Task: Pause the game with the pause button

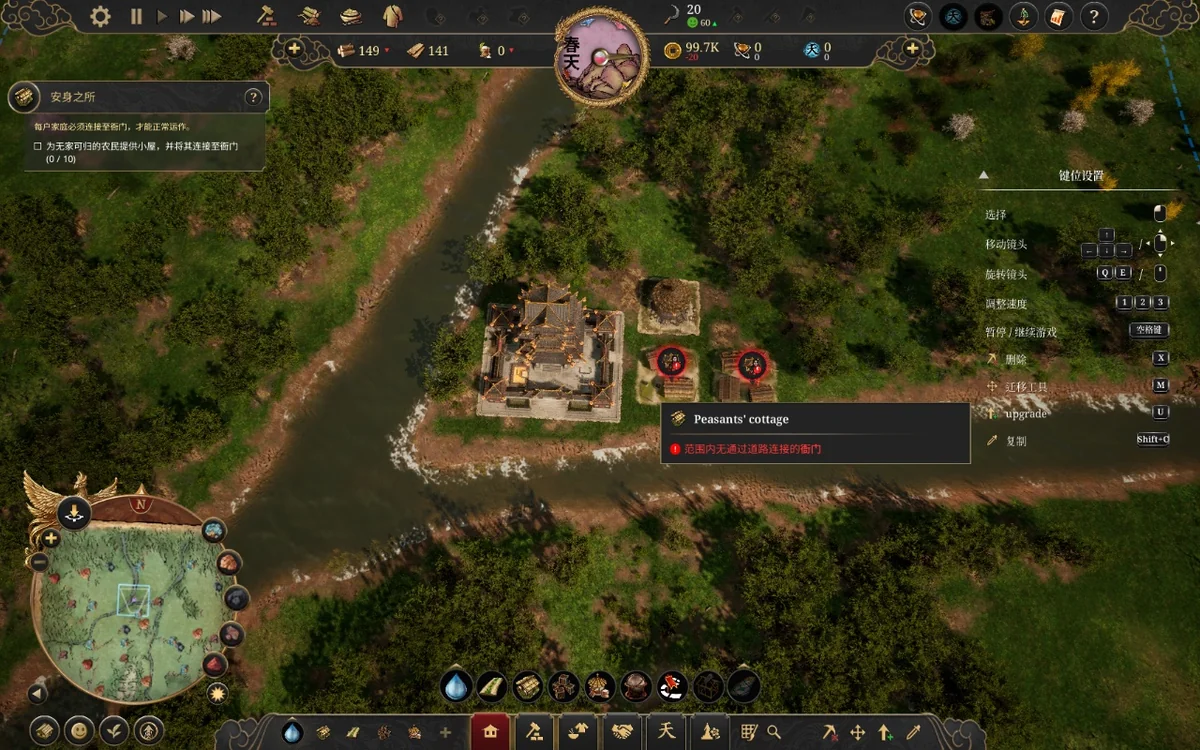Action: point(136,16)
